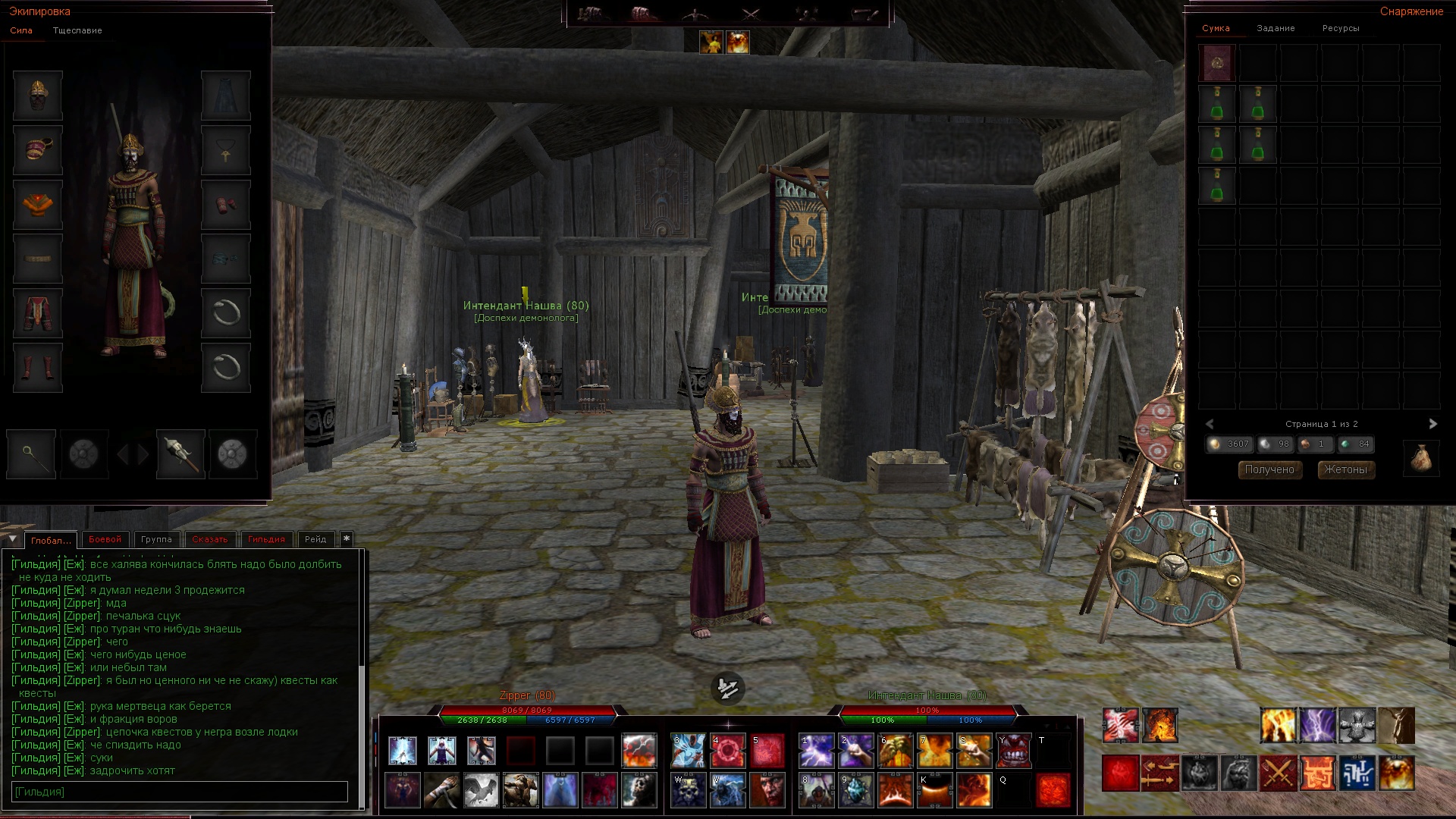Image resolution: width=1456 pixels, height=819 pixels.
Task: Switch to the Рейд chat tab
Action: [x=315, y=539]
